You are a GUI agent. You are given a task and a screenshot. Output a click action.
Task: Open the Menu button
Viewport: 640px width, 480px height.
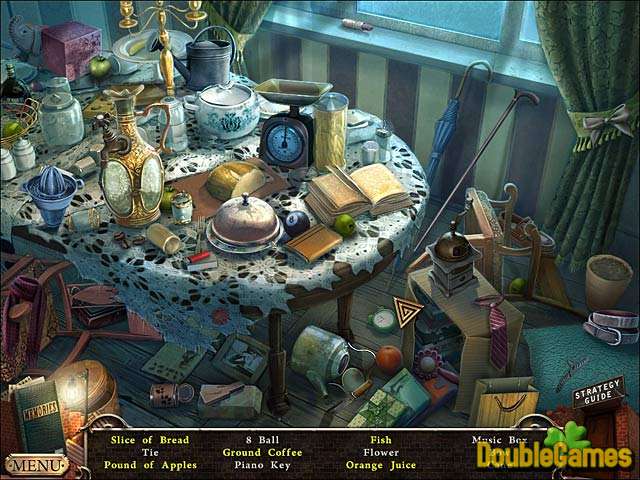(36, 465)
